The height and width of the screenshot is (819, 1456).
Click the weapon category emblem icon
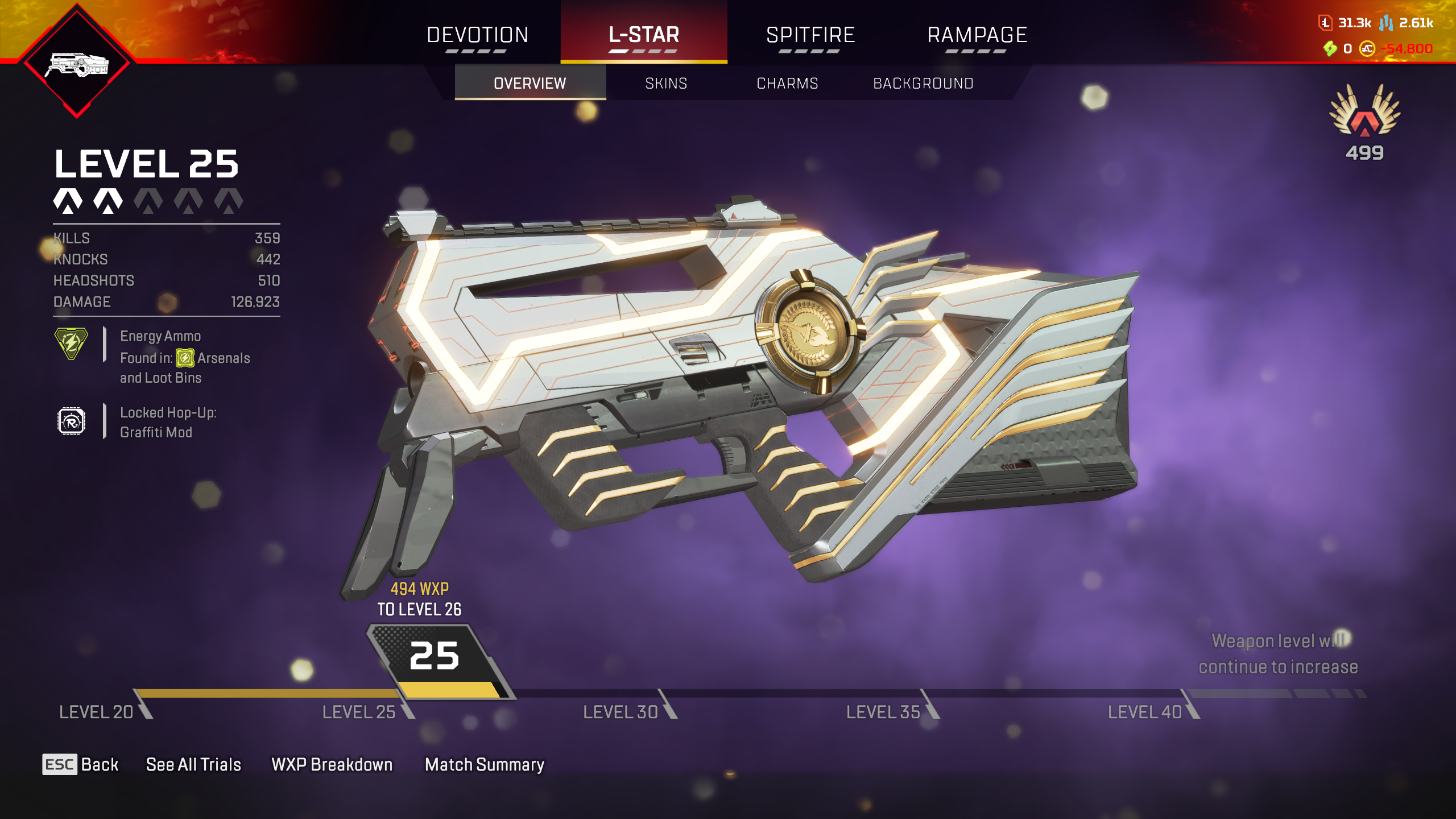(x=77, y=64)
